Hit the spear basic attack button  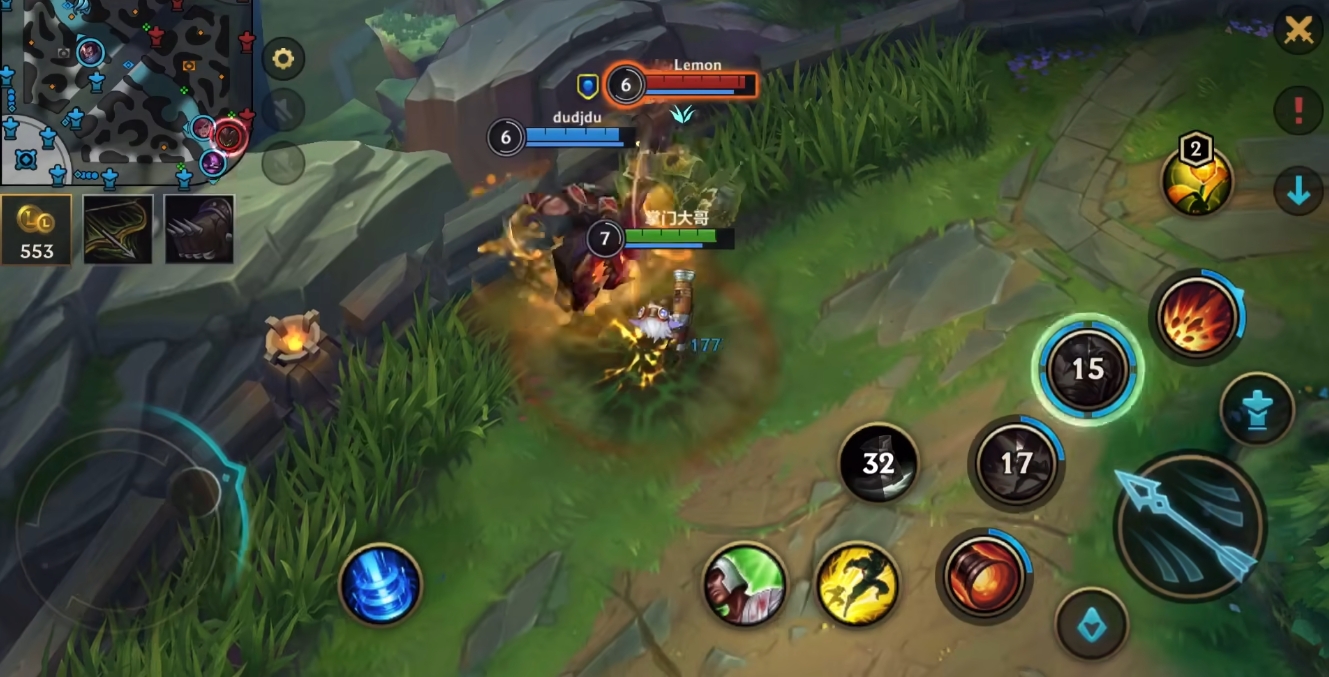pos(1189,526)
